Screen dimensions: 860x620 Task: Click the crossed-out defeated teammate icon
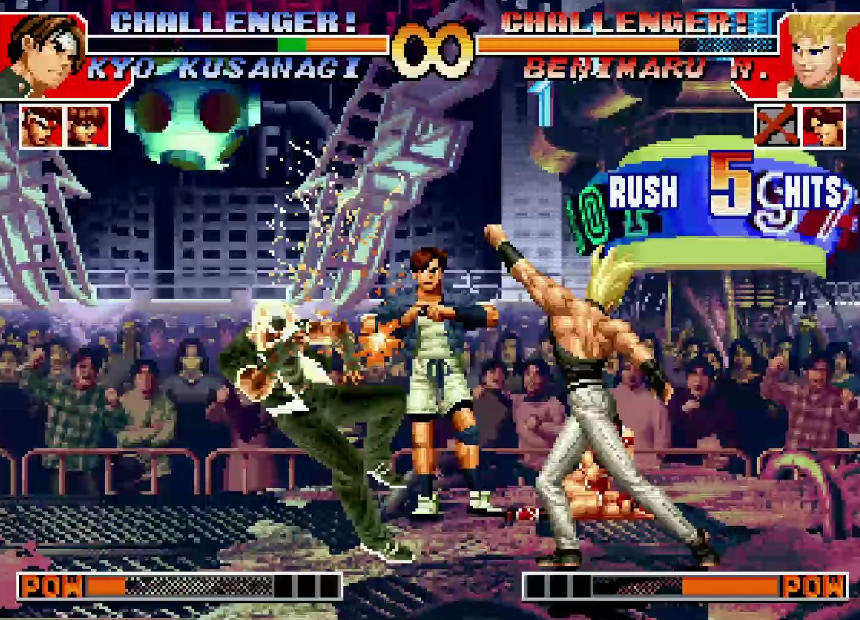click(x=775, y=126)
